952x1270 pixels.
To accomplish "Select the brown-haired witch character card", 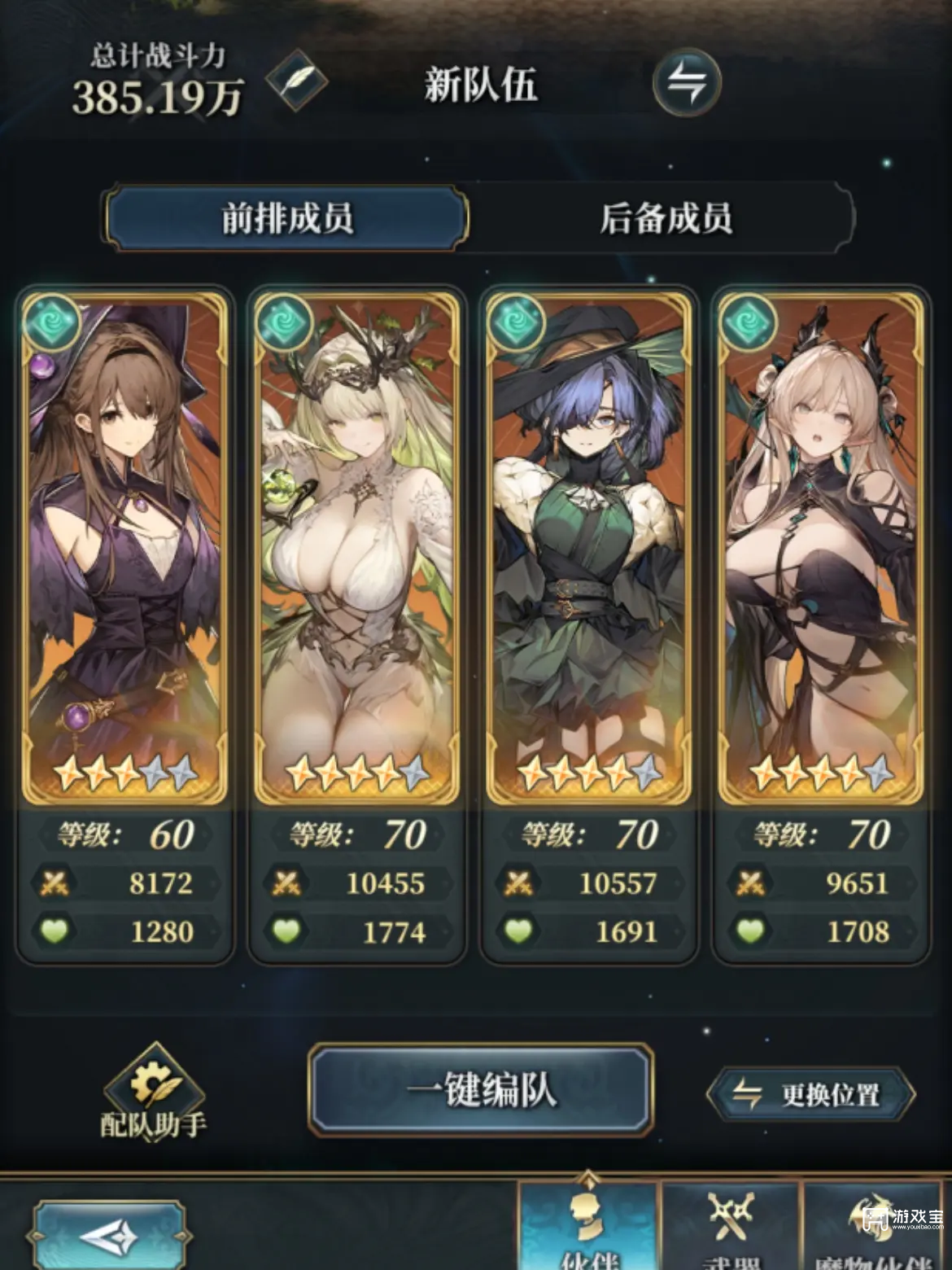I will coord(125,545).
